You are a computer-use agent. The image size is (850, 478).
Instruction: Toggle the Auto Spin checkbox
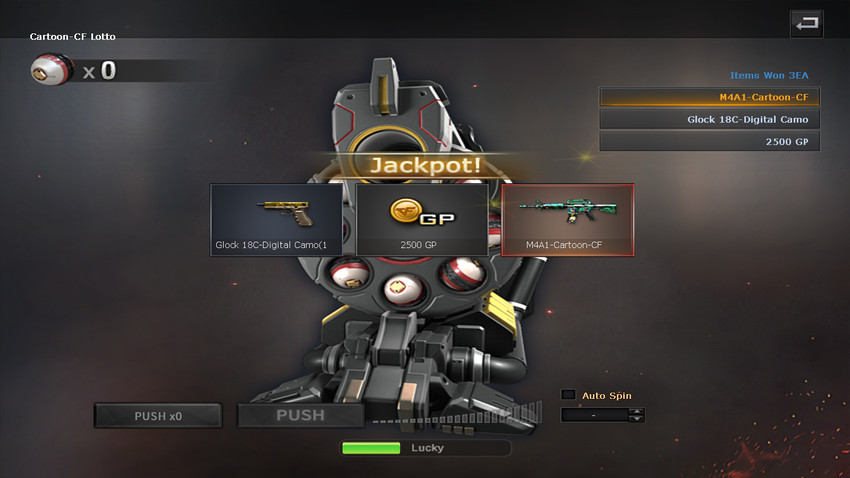pos(568,395)
